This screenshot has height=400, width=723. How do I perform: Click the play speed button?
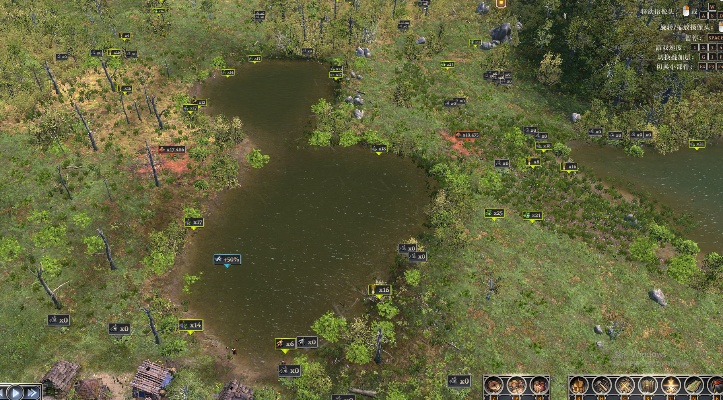coord(15,392)
